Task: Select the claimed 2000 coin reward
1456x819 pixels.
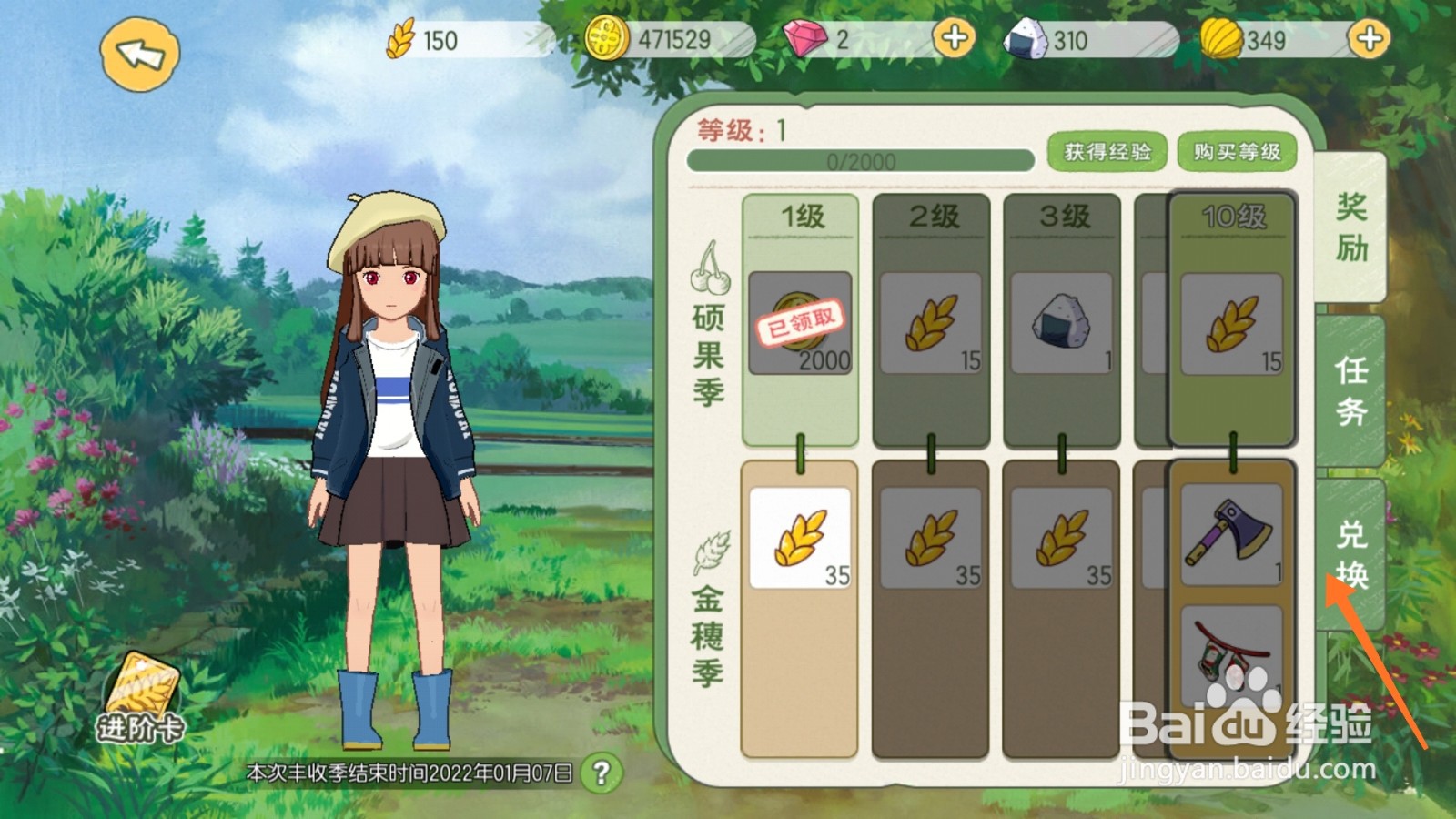Action: [x=800, y=323]
